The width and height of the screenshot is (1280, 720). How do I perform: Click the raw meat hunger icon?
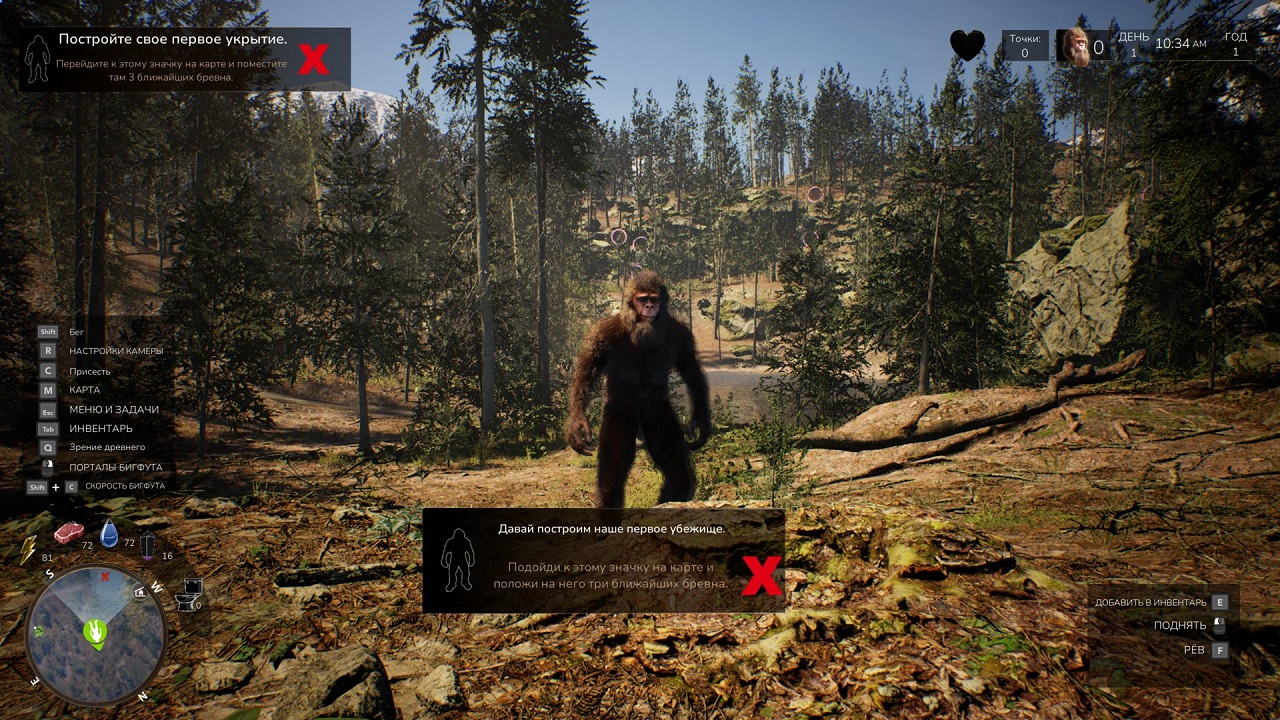[69, 532]
